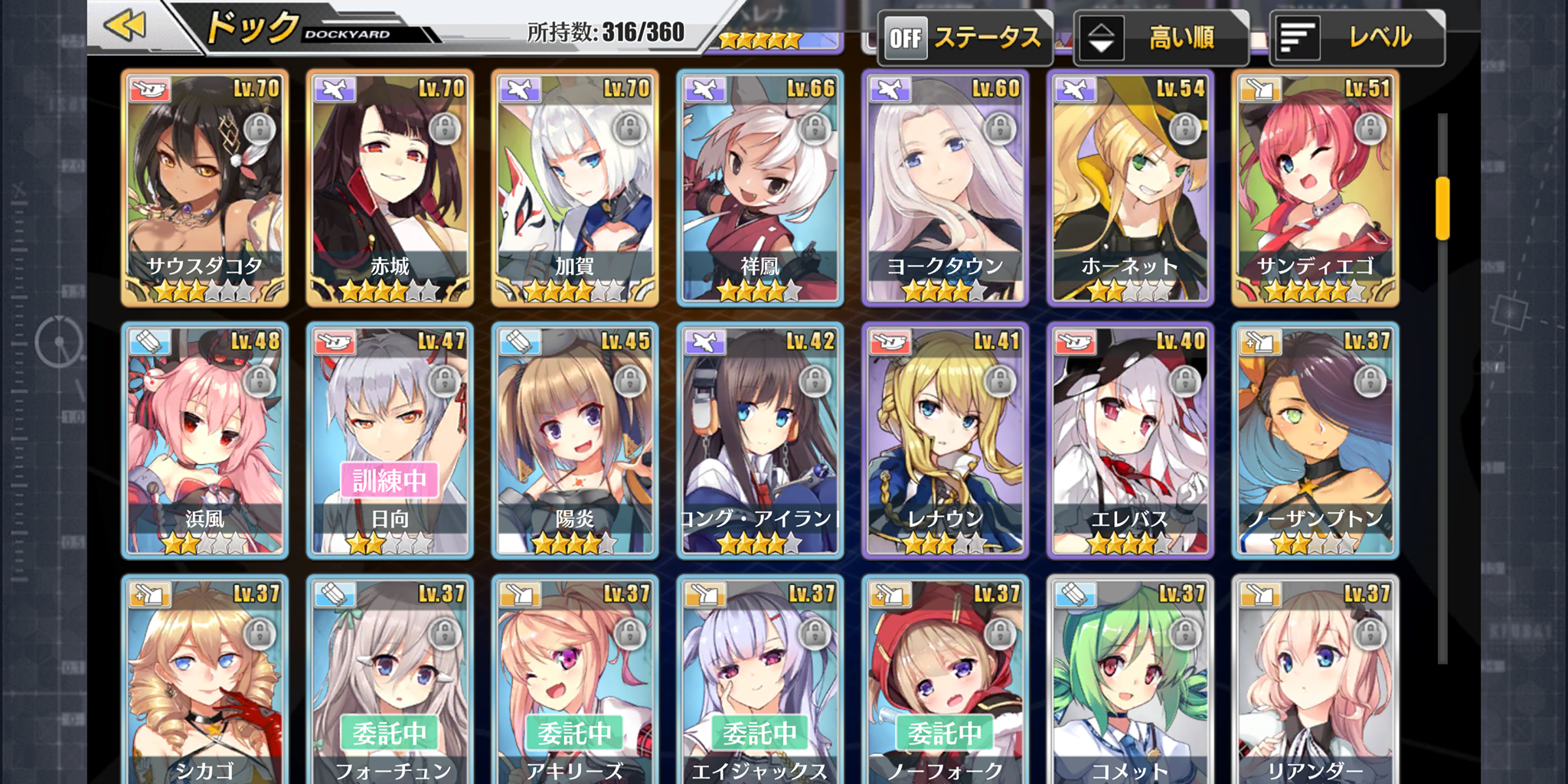Switch the 高い順 sort order
The height and width of the screenshot is (784, 1568).
click(1161, 38)
